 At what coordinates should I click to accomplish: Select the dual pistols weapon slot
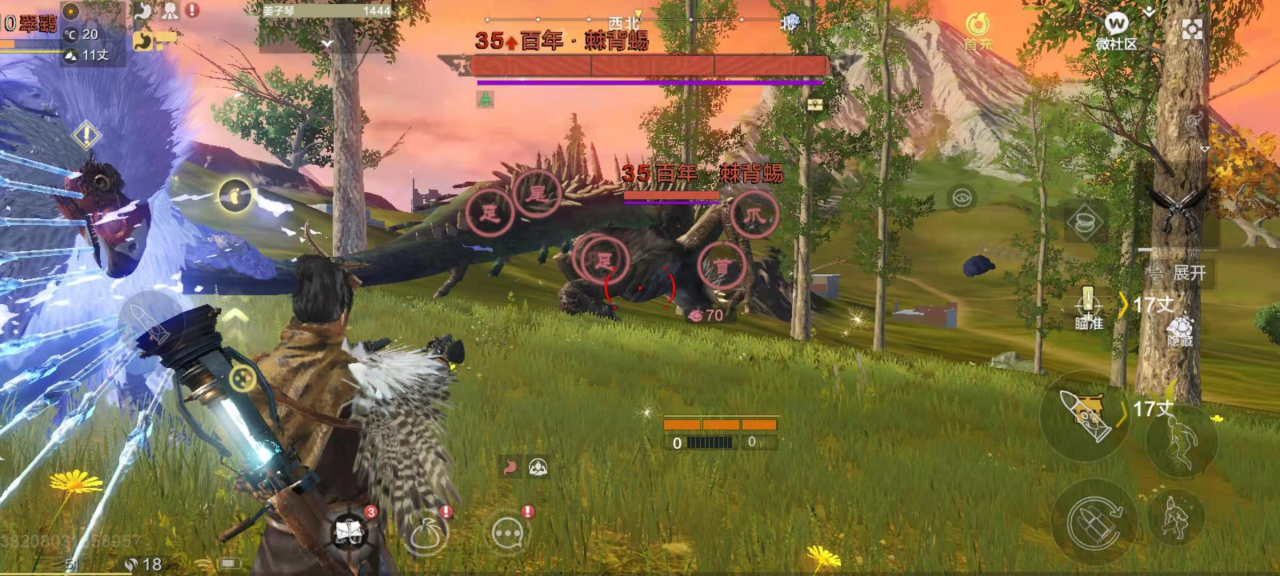[1178, 205]
